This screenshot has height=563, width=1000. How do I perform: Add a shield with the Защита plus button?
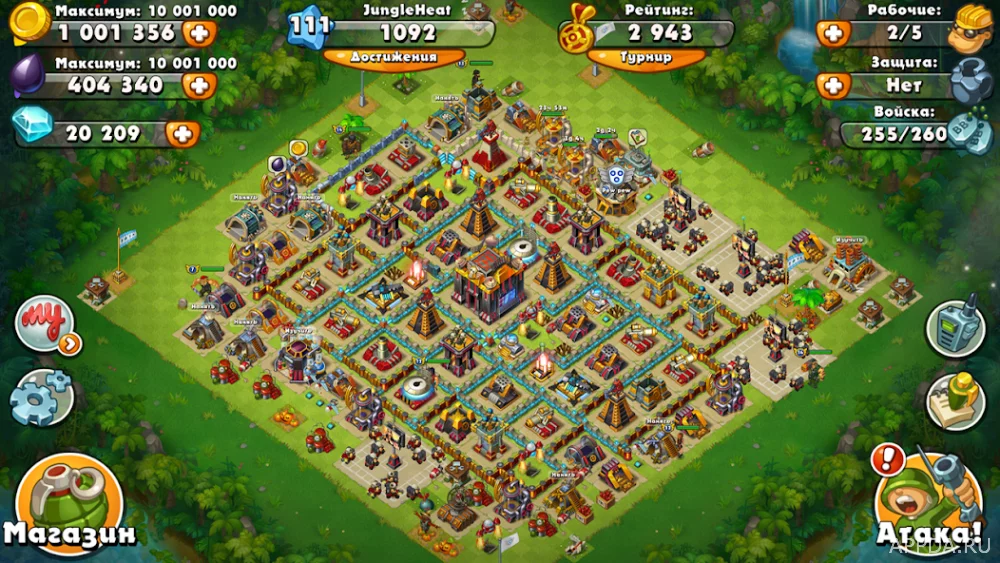(x=833, y=85)
